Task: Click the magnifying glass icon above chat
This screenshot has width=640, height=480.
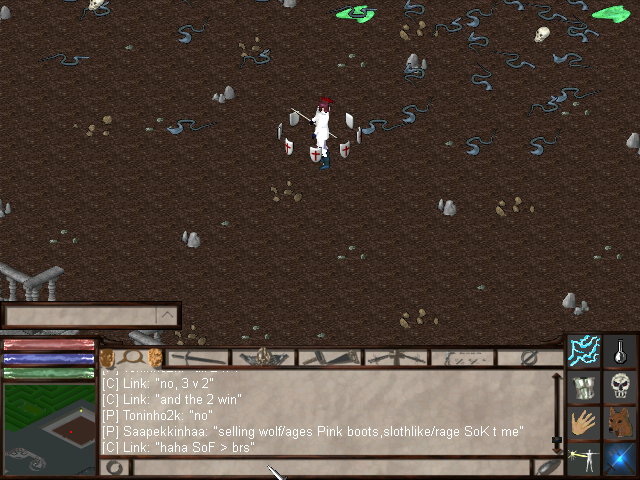Action: (130, 357)
